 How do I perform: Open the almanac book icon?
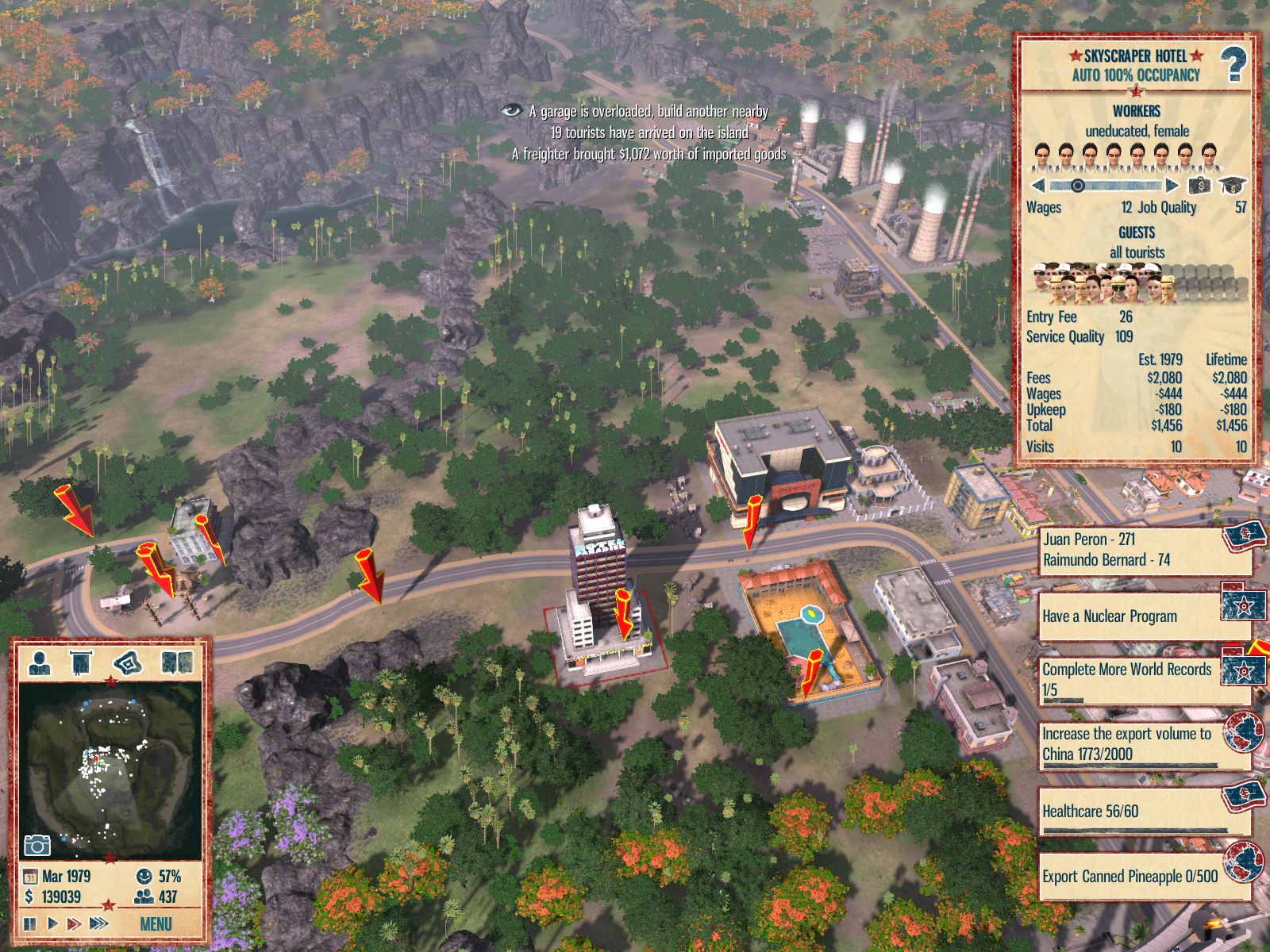tap(176, 662)
